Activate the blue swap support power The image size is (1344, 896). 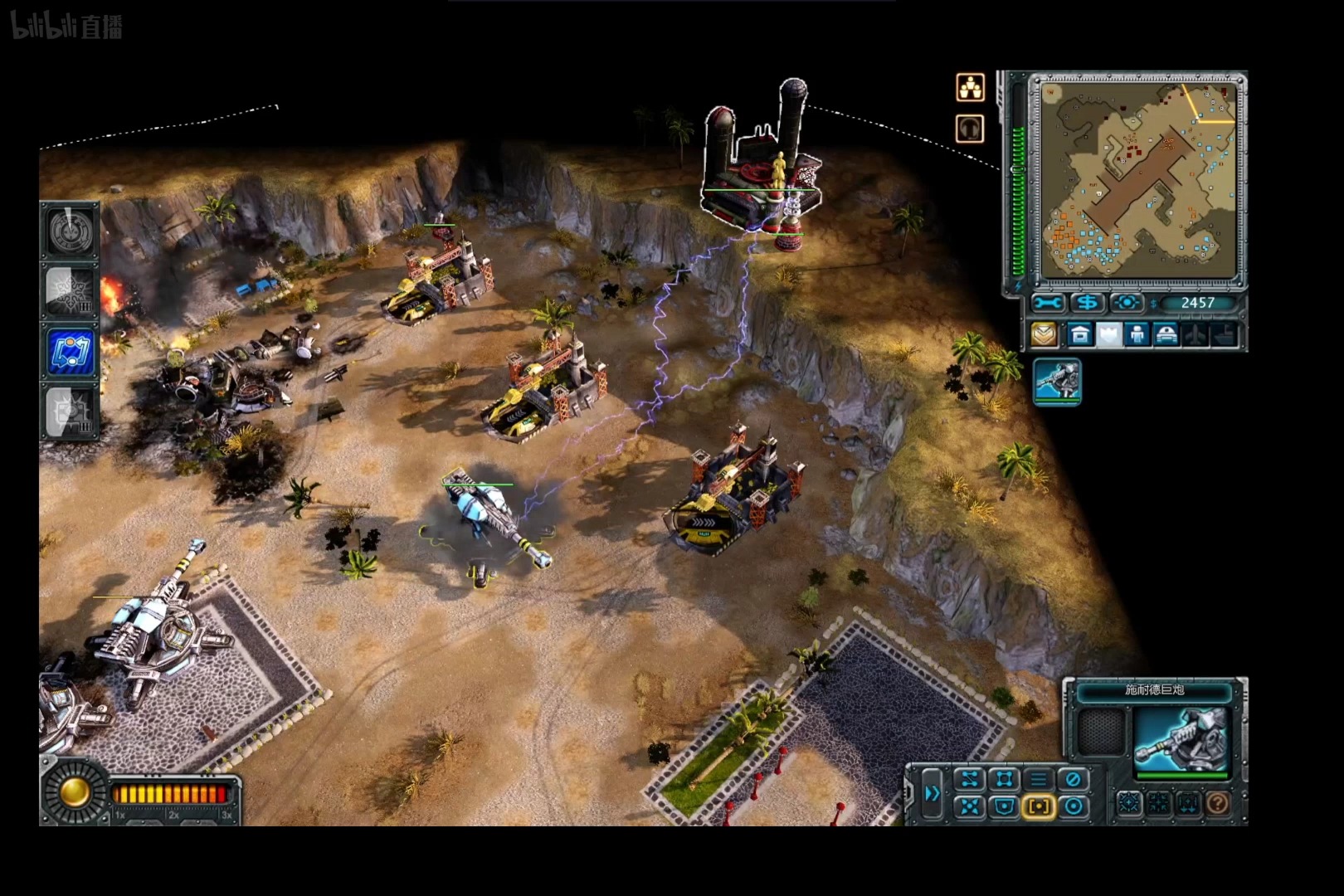[x=71, y=351]
